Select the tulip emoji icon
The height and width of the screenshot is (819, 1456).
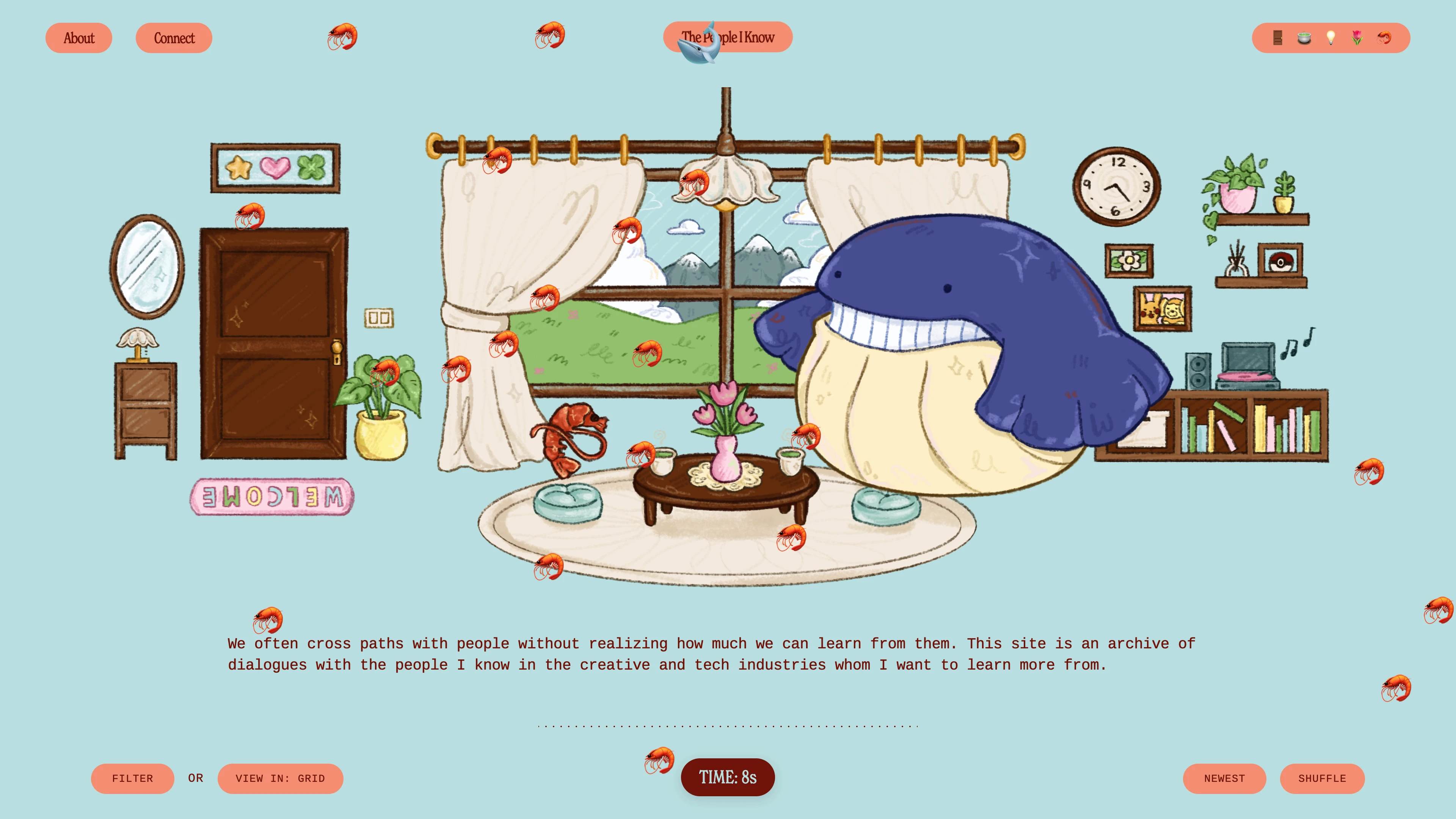[x=1357, y=38]
